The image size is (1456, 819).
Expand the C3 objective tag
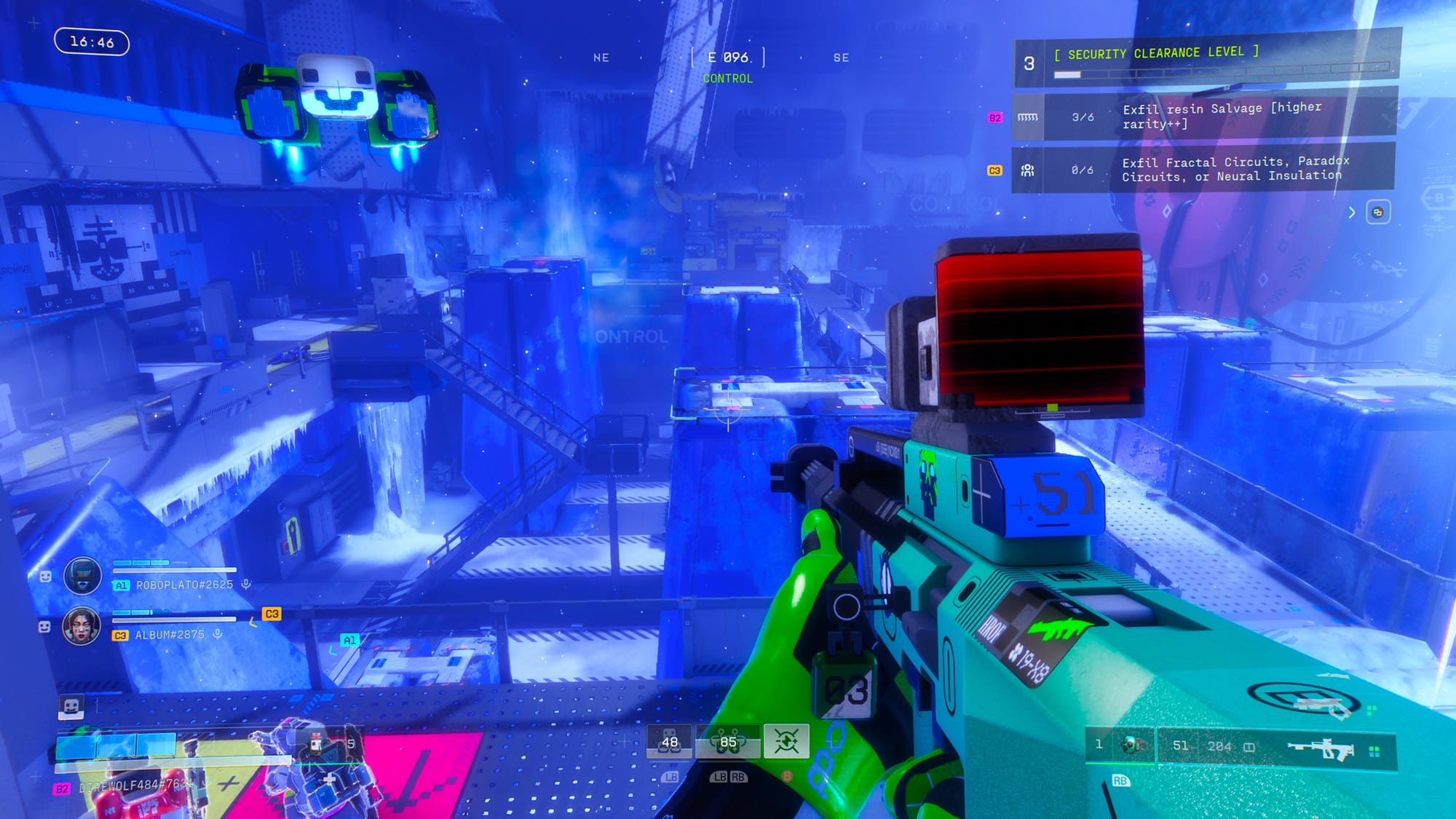[x=994, y=168]
